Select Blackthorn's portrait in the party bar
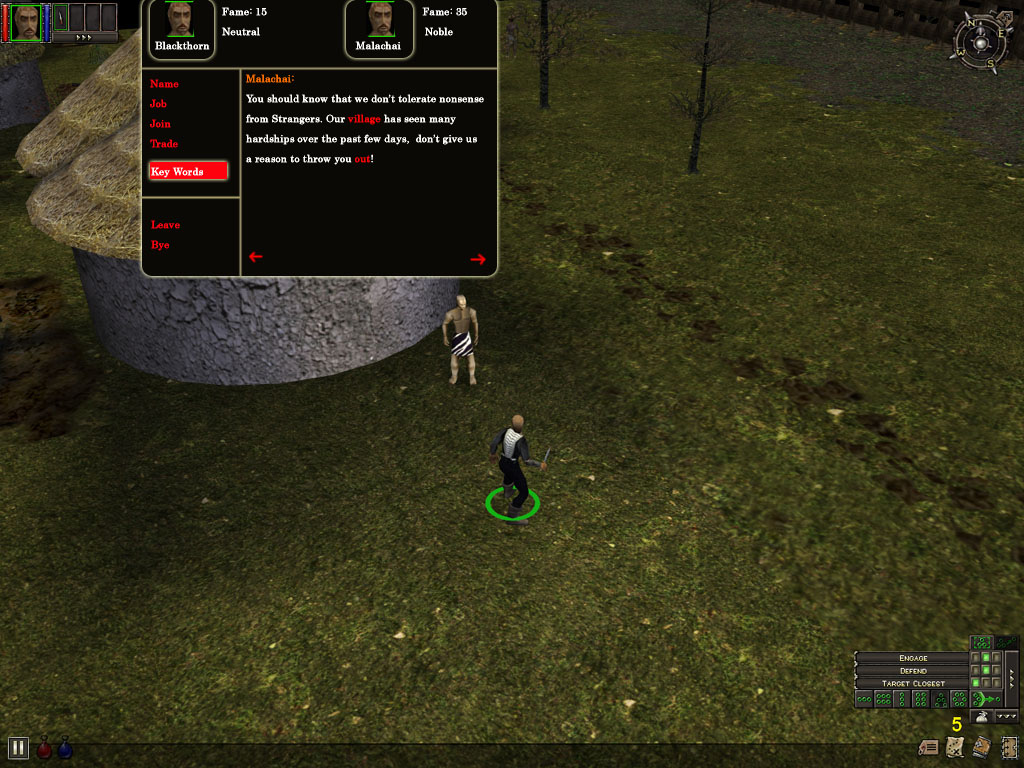This screenshot has height=768, width=1024. (x=27, y=20)
